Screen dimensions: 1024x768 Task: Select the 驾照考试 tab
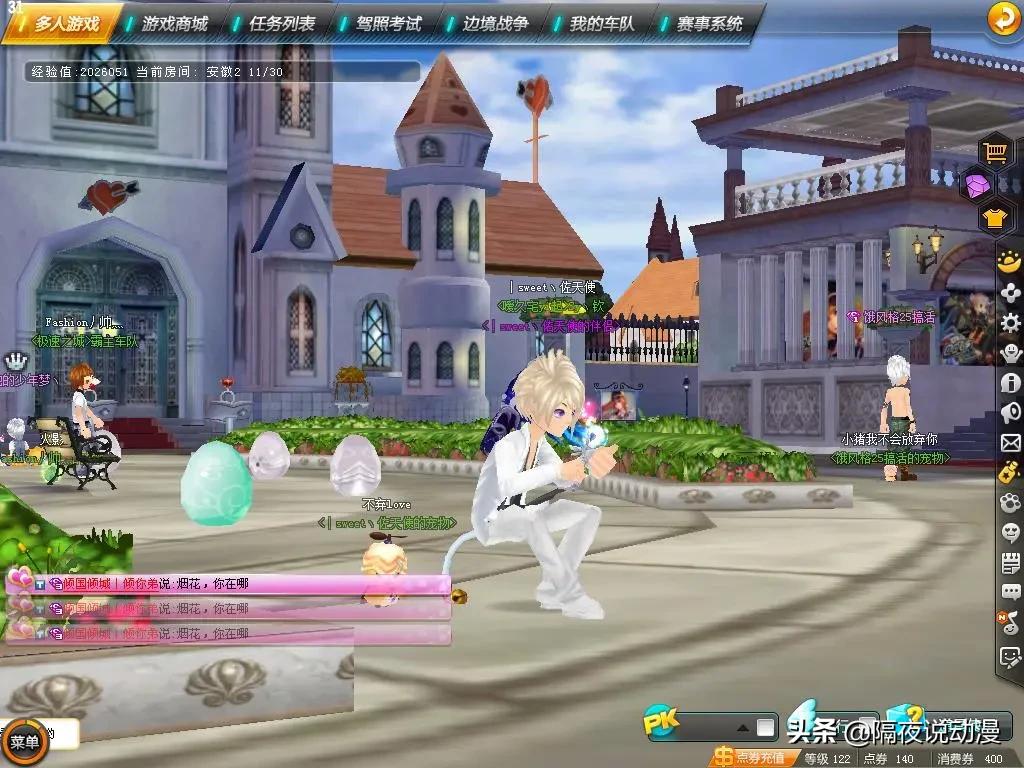[x=388, y=23]
